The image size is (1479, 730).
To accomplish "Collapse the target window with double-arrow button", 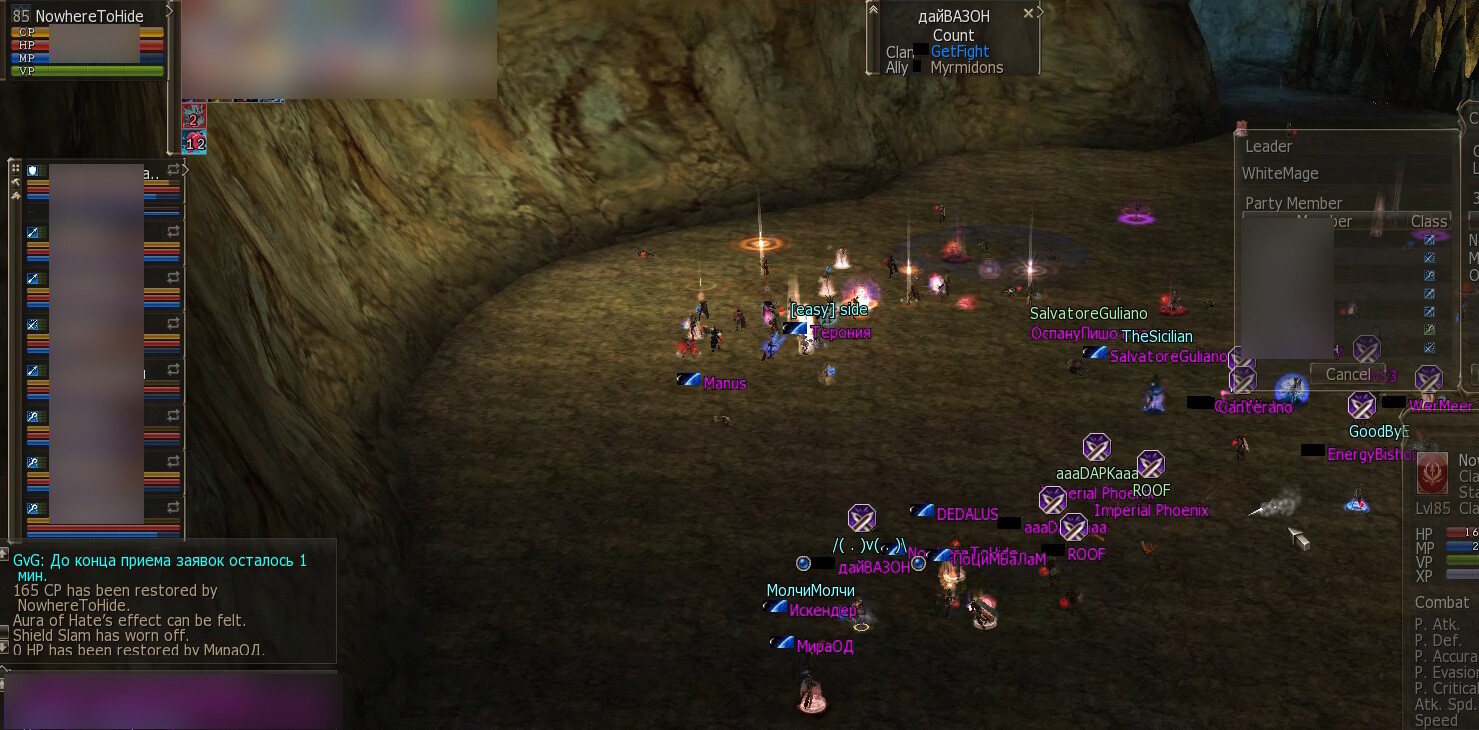I will pyautogui.click(x=873, y=11).
